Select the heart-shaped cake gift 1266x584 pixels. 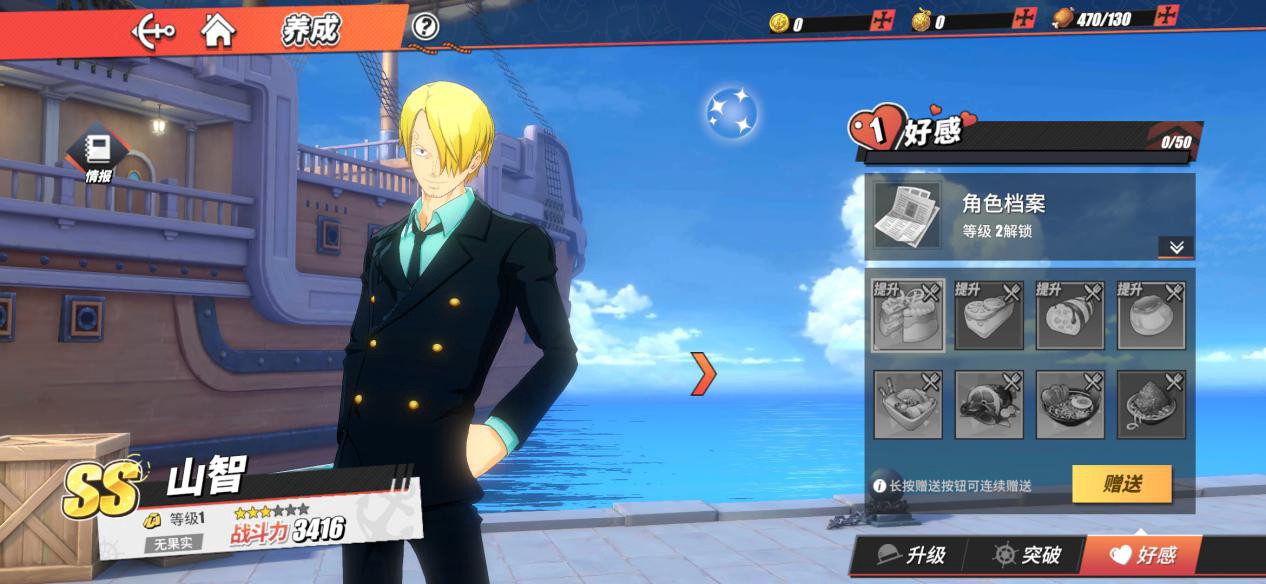click(x=989, y=315)
